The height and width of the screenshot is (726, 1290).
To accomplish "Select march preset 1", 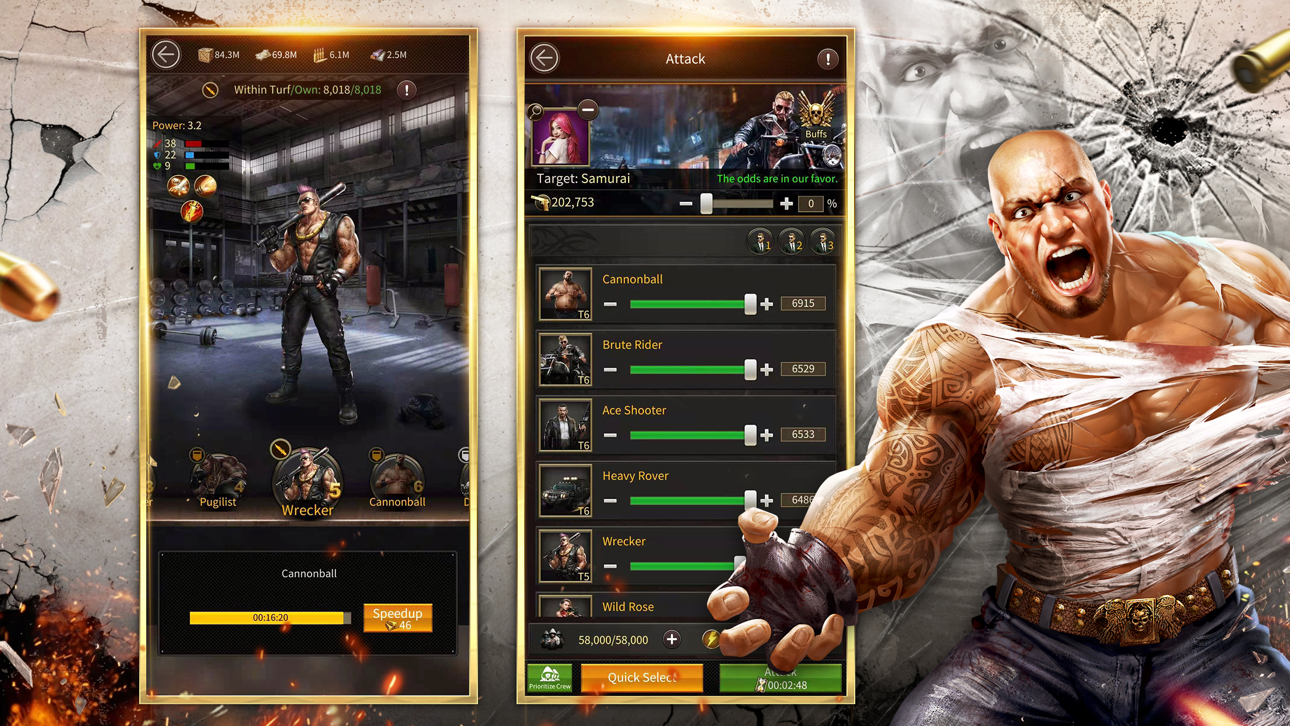I will pyautogui.click(x=760, y=241).
